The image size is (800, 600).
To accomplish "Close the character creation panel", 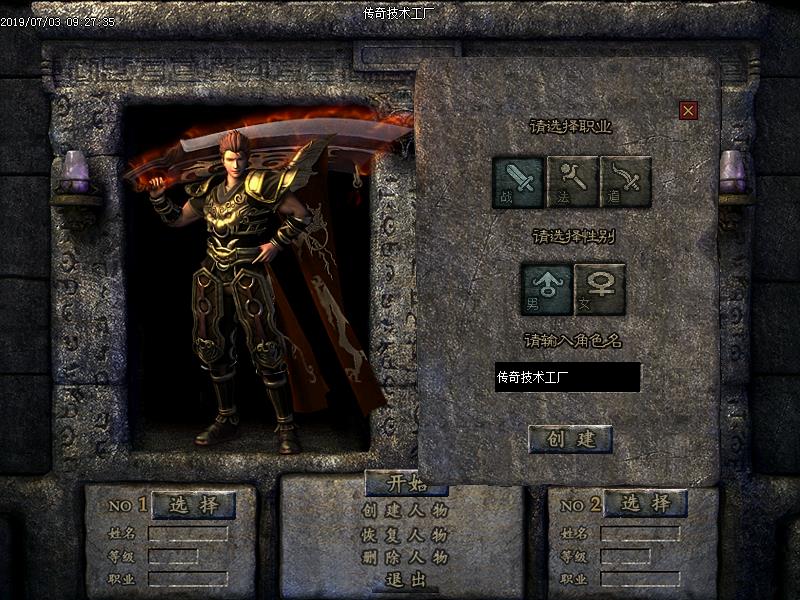I will pos(688,110).
